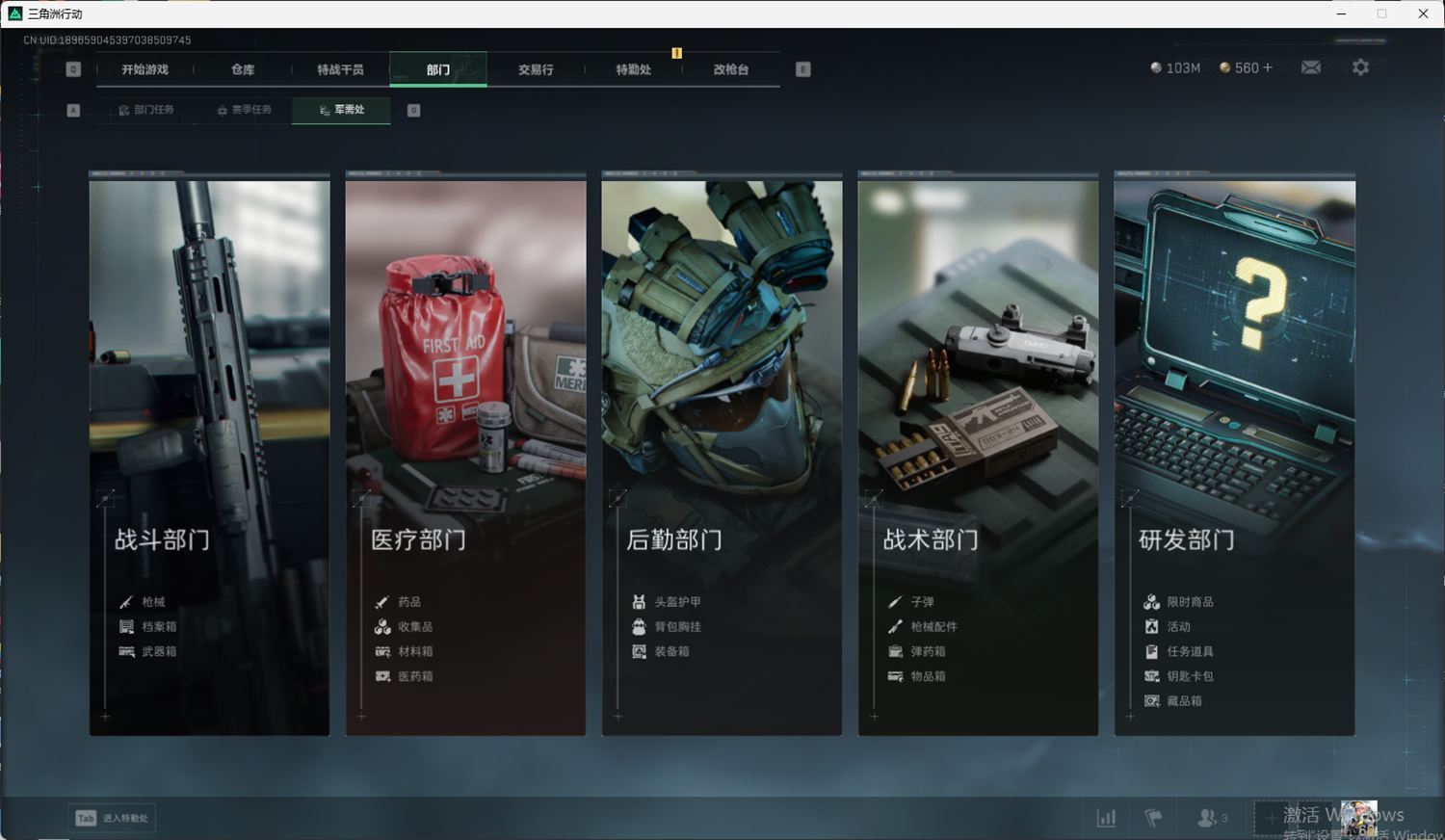Open the 赛季任务 season missions sub-tab
Screen dimensions: 1445x840
tap(244, 110)
